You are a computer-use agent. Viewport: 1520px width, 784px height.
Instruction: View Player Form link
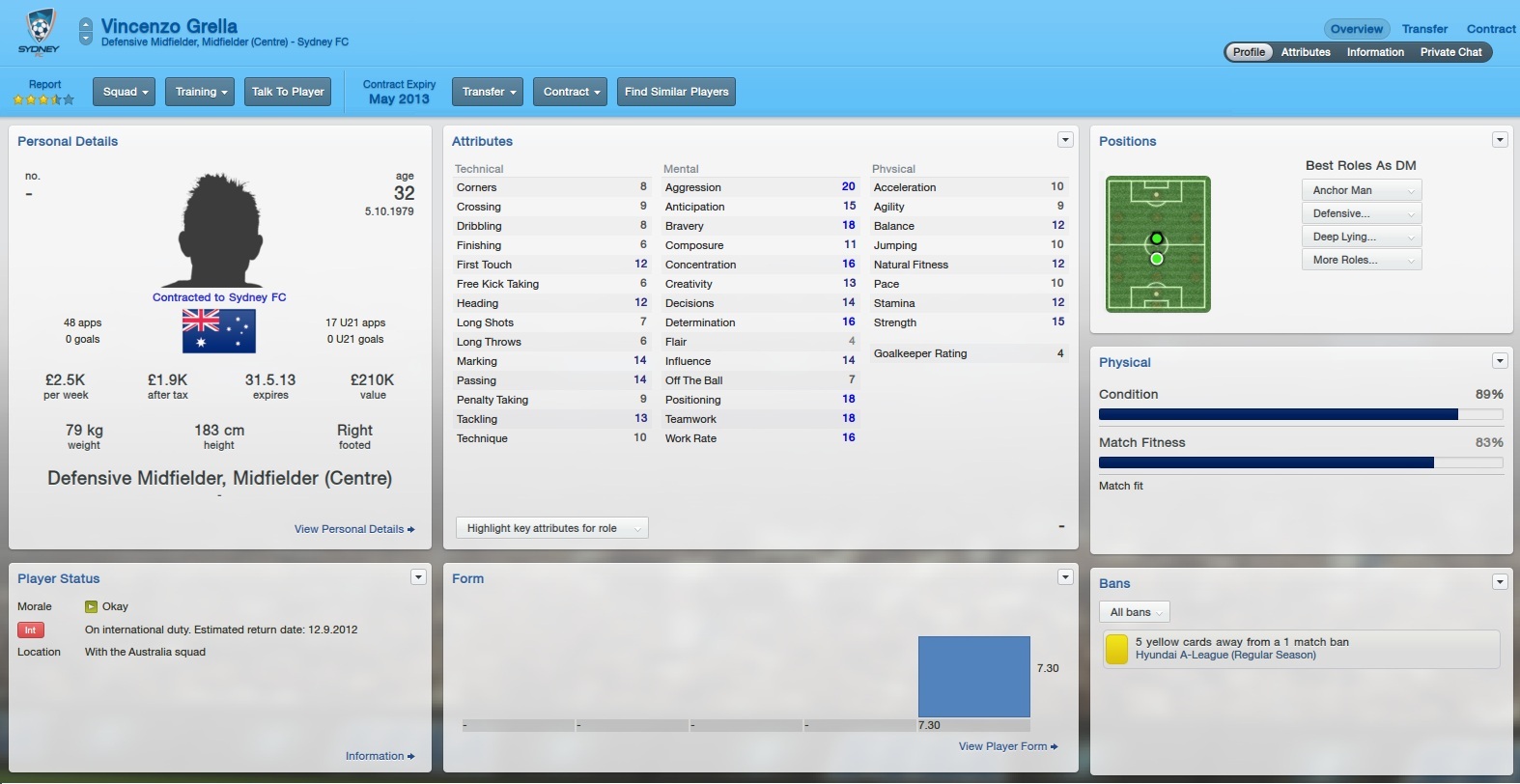tap(1007, 746)
